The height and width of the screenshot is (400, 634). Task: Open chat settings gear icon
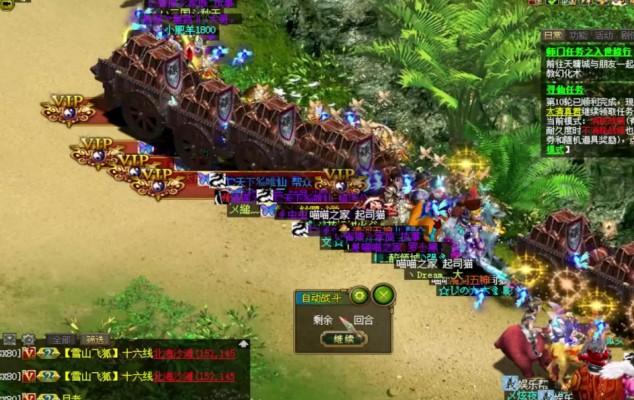point(29,340)
